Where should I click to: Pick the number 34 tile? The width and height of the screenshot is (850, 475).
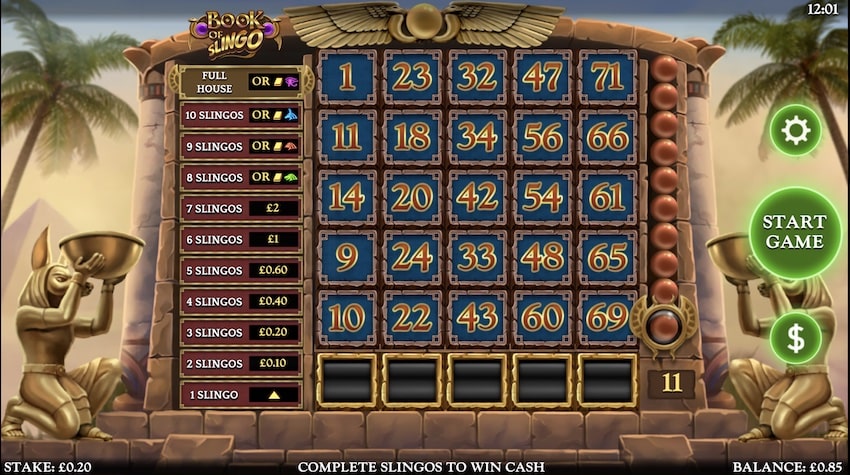click(477, 137)
